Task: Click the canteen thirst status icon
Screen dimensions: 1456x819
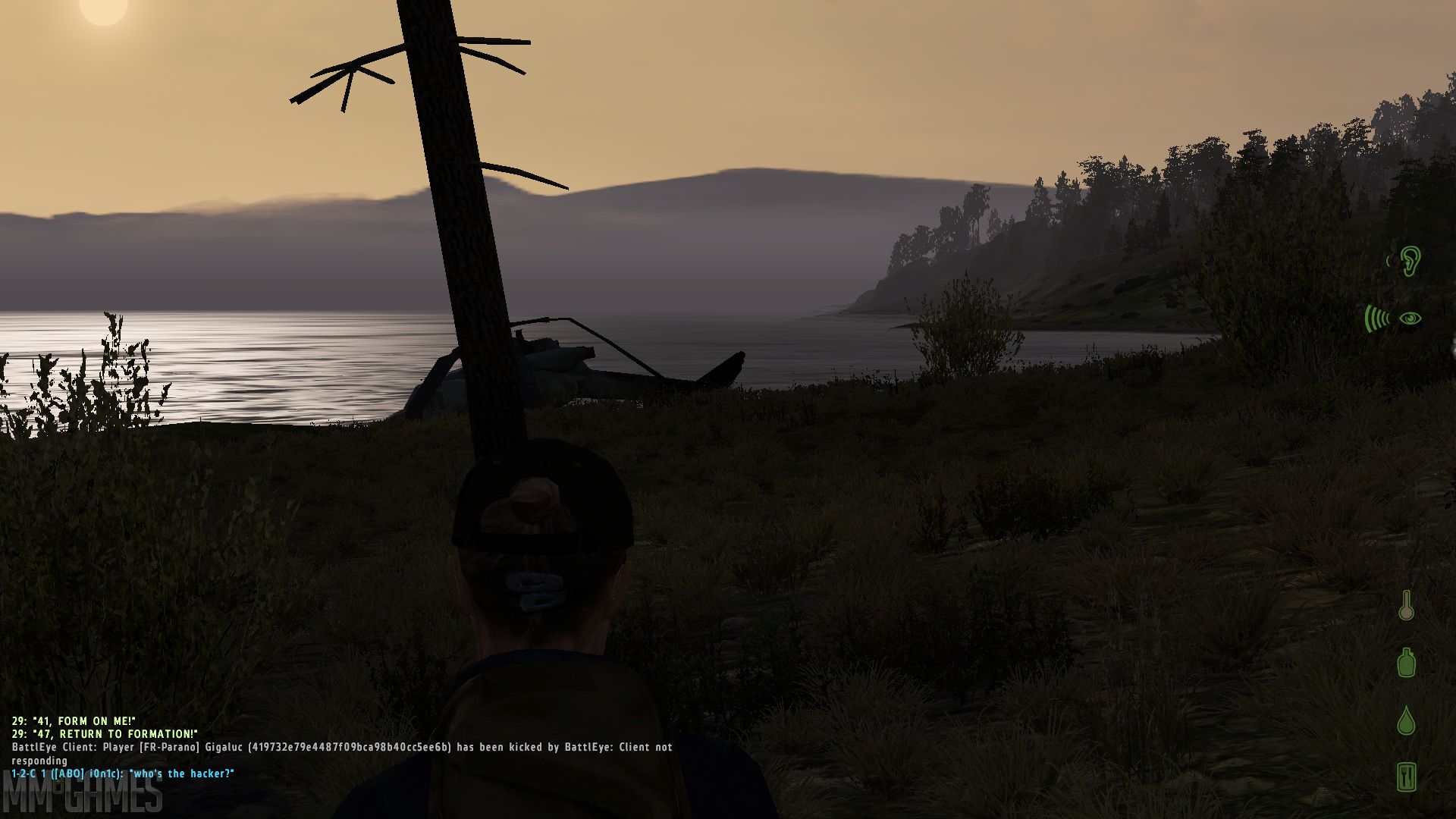Action: [1407, 662]
